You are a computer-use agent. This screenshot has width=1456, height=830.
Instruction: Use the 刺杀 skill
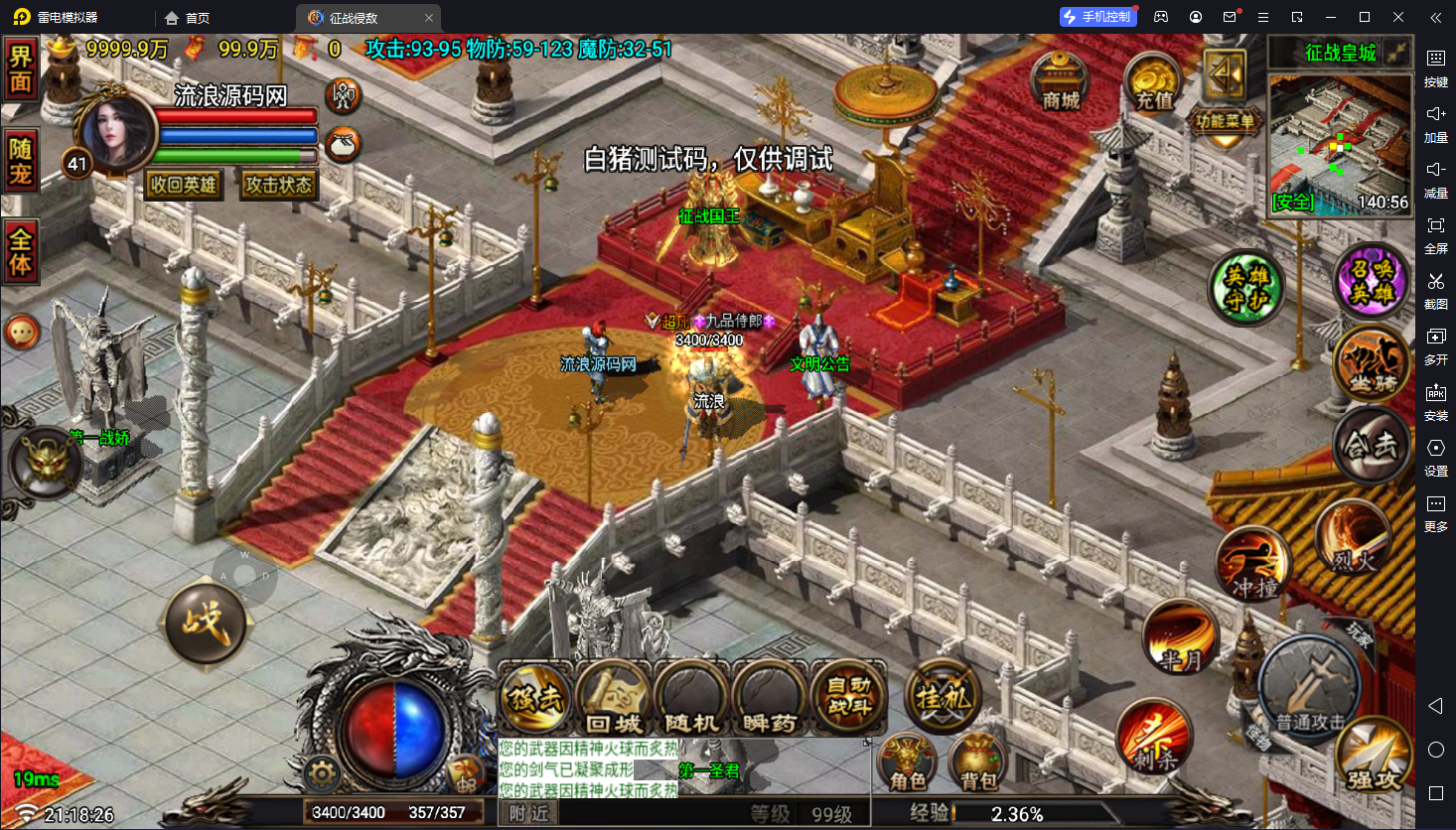1153,738
